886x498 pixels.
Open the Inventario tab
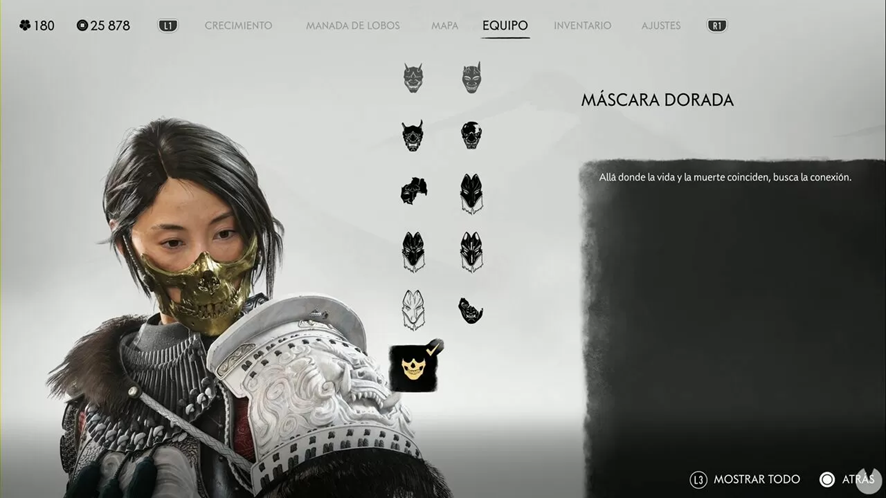582,25
